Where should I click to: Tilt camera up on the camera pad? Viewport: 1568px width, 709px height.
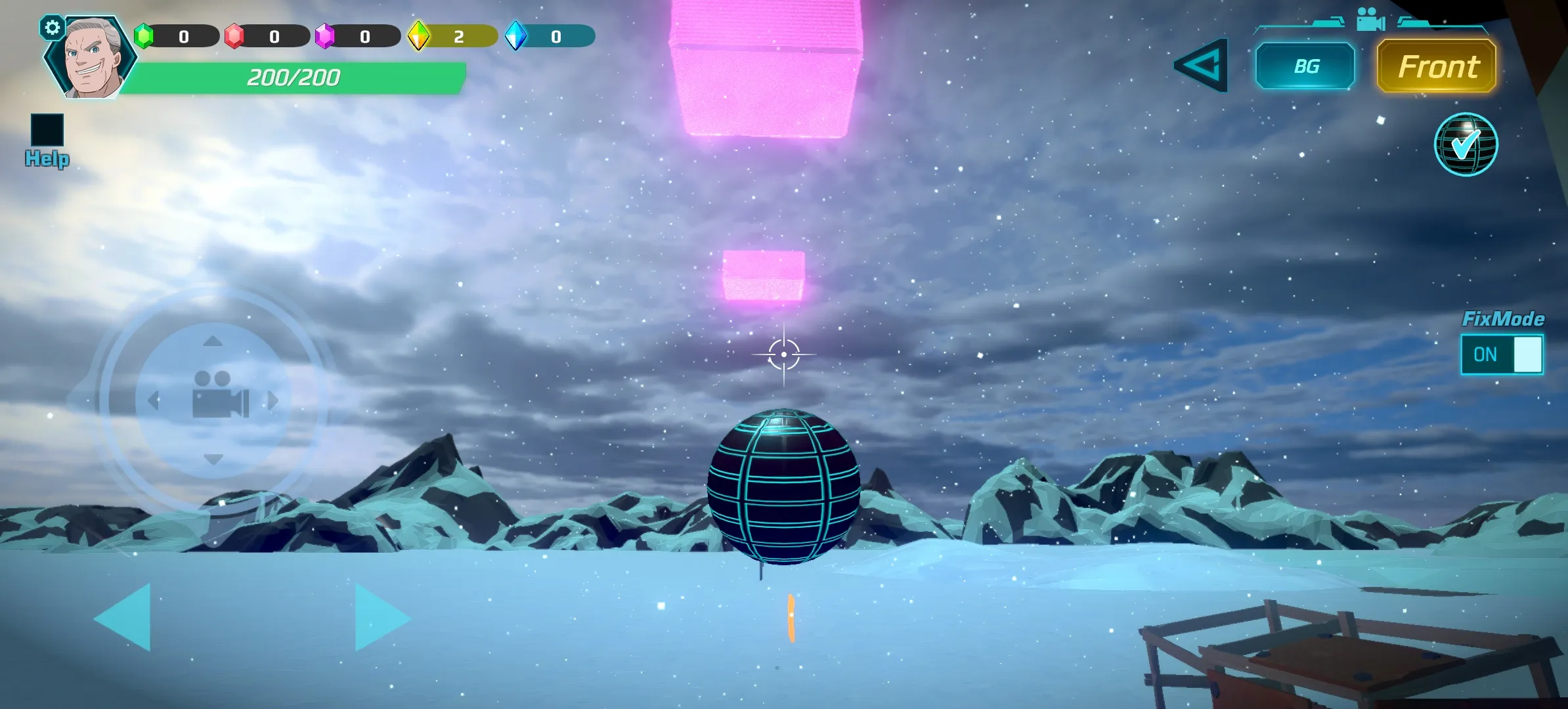coord(213,341)
